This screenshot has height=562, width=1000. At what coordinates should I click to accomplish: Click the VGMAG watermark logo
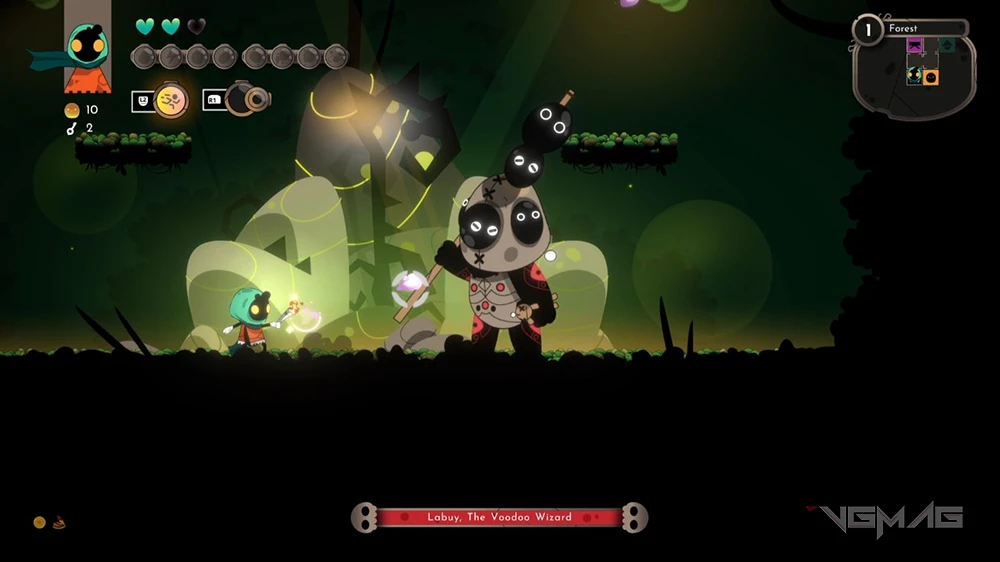pyautogui.click(x=888, y=518)
